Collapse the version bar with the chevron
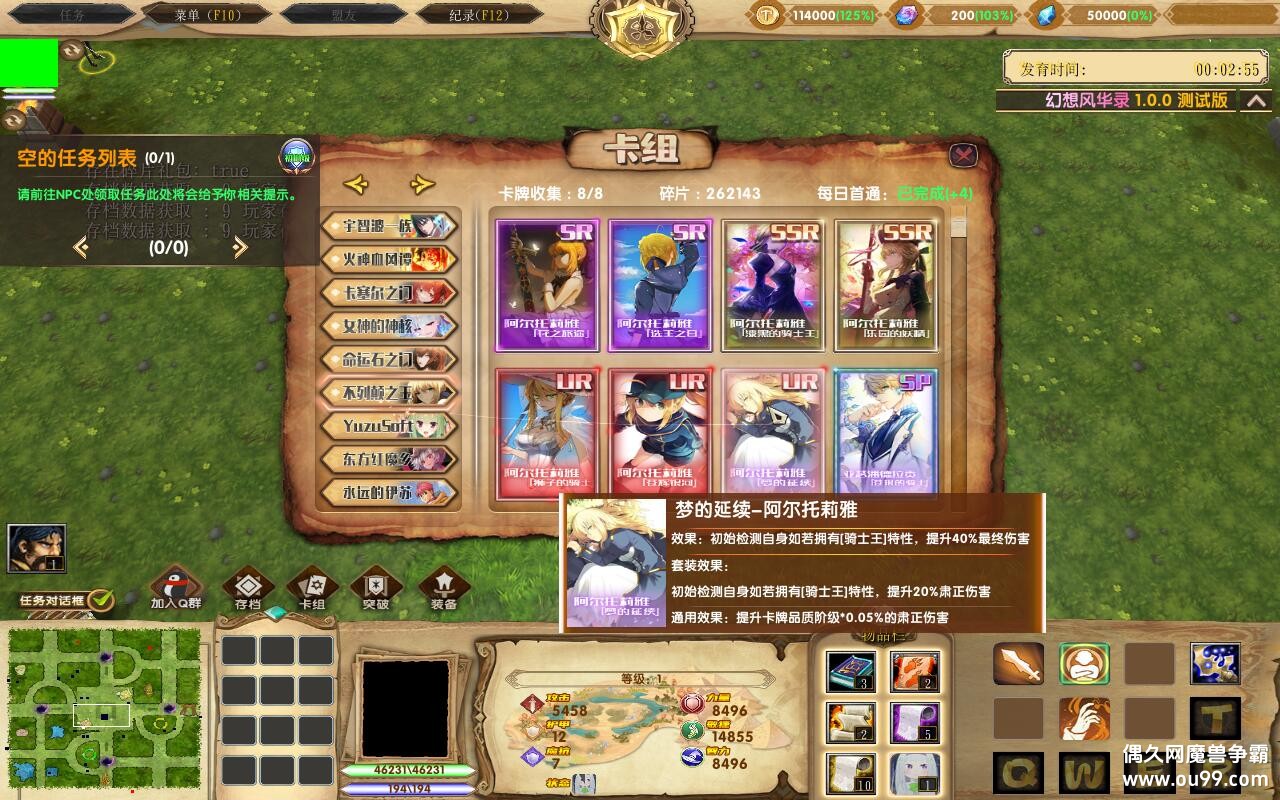Image resolution: width=1280 pixels, height=800 pixels. [x=1257, y=103]
